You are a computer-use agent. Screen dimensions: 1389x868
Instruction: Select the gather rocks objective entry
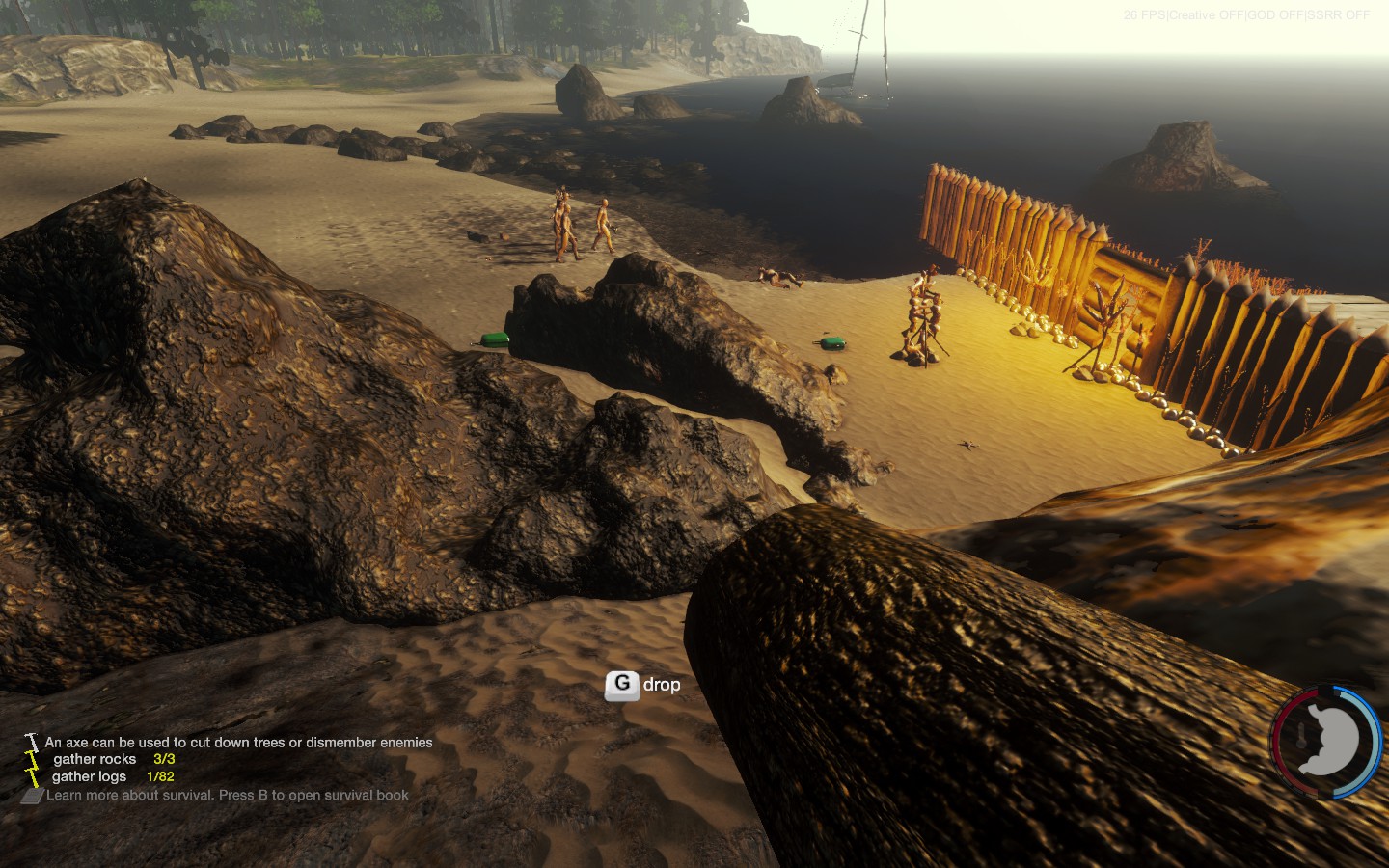pyautogui.click(x=113, y=759)
